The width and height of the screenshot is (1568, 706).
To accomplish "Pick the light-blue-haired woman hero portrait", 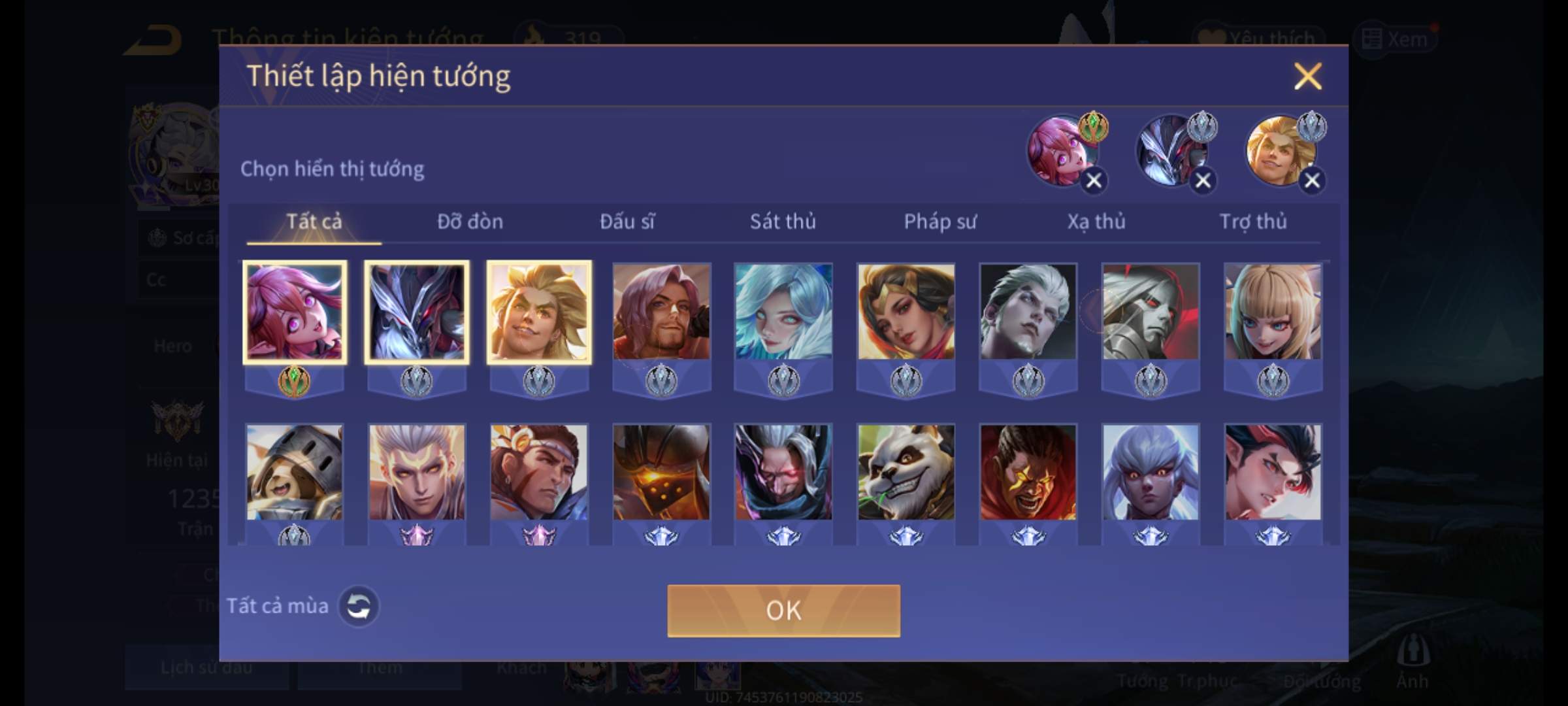I will point(783,312).
